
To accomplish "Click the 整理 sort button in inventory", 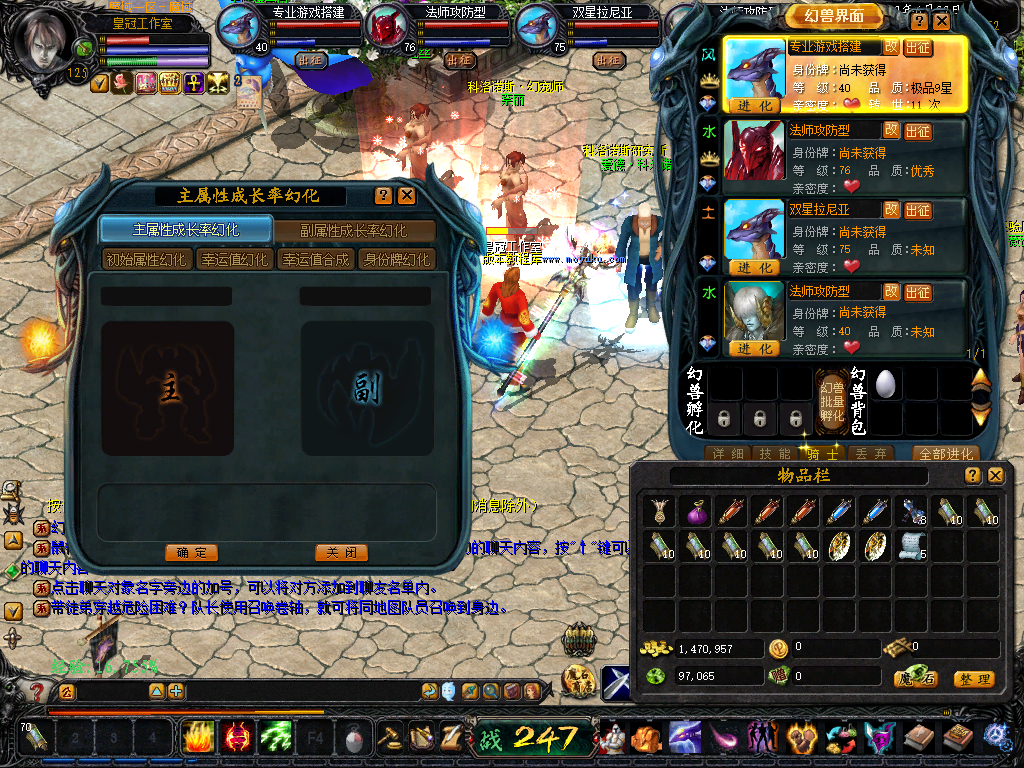I will tap(973, 679).
